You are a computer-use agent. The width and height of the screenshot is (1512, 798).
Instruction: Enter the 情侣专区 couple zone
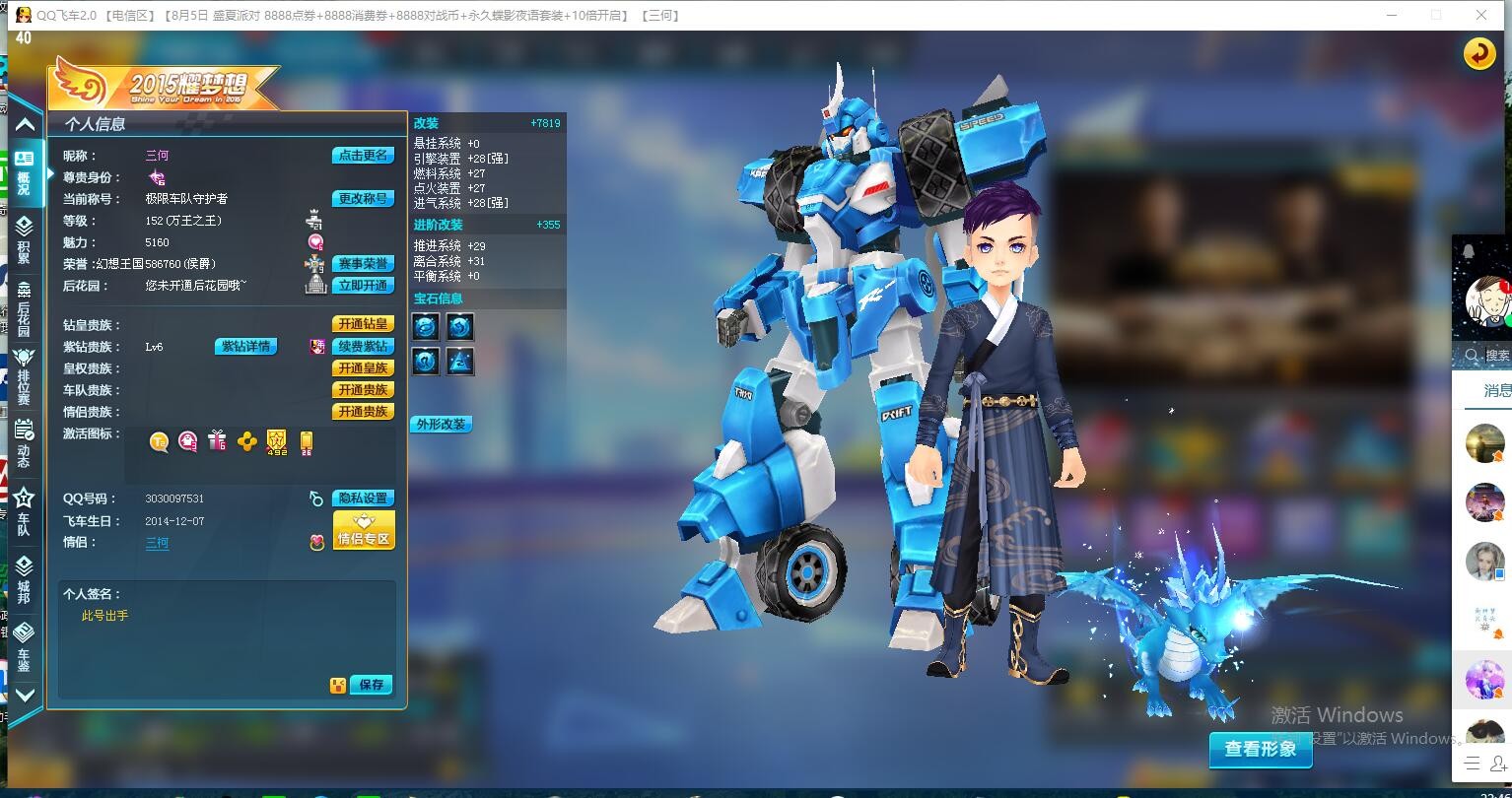click(x=364, y=530)
